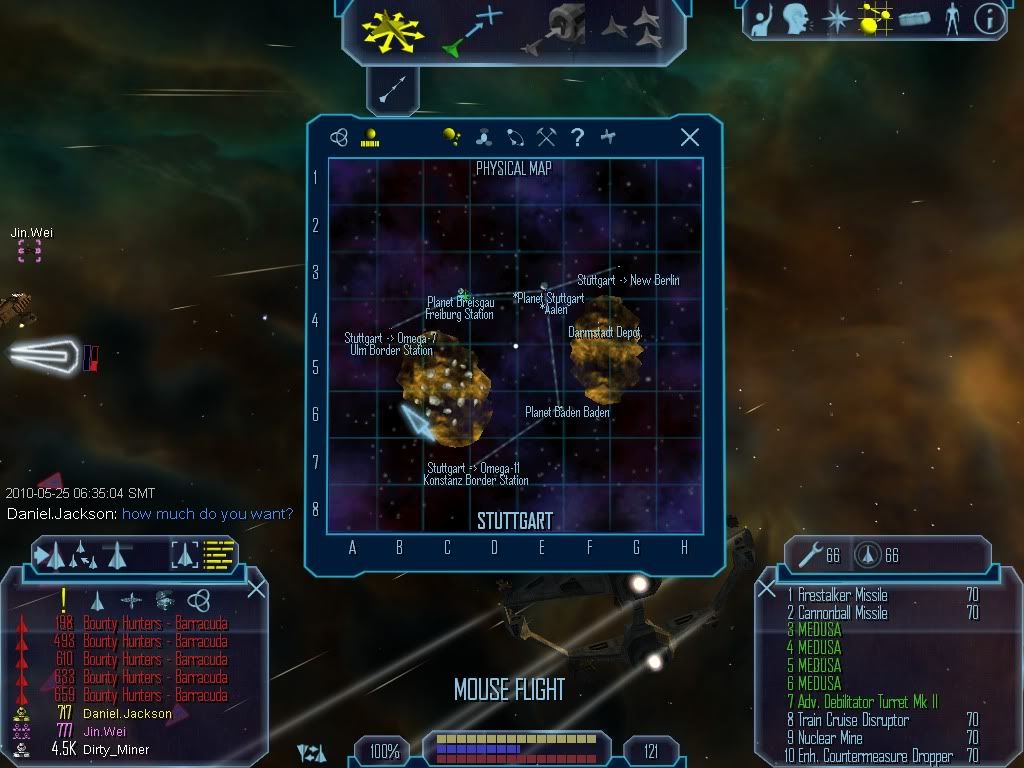The height and width of the screenshot is (768, 1024).
Task: Use the wrench repair nanobots icon
Action: (806, 555)
